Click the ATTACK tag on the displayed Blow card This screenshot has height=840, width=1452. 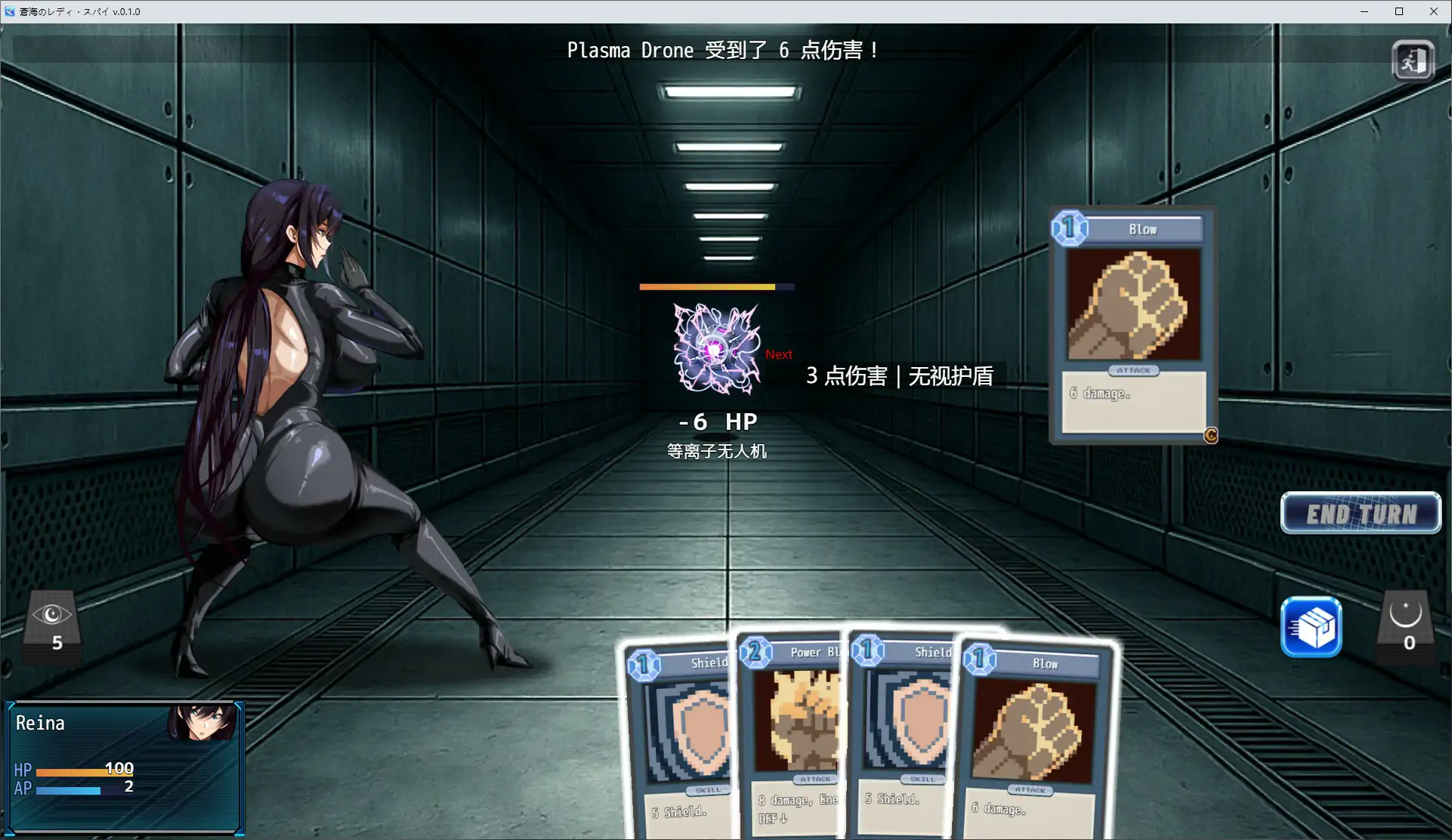click(1132, 371)
